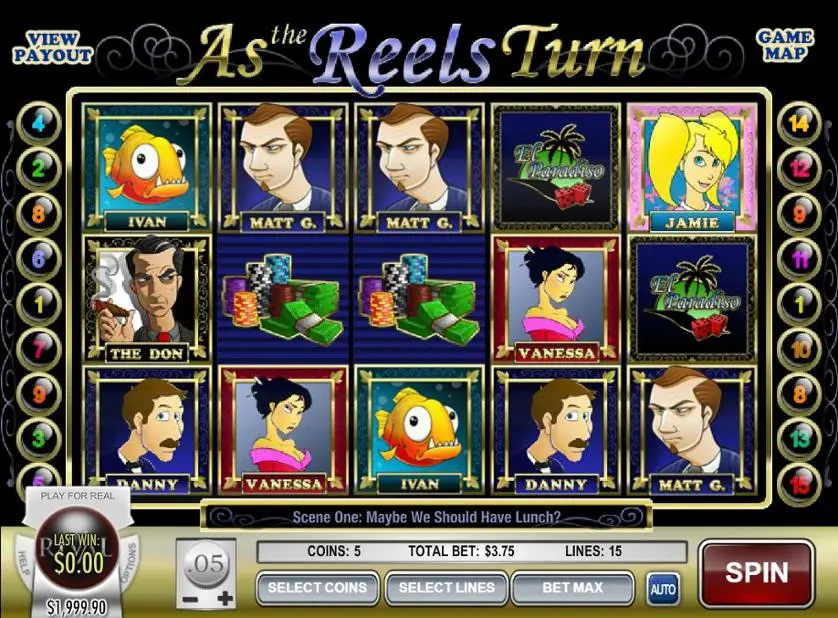This screenshot has height=618, width=838.
Task: Select payline number 4 marker
Action: (39, 125)
